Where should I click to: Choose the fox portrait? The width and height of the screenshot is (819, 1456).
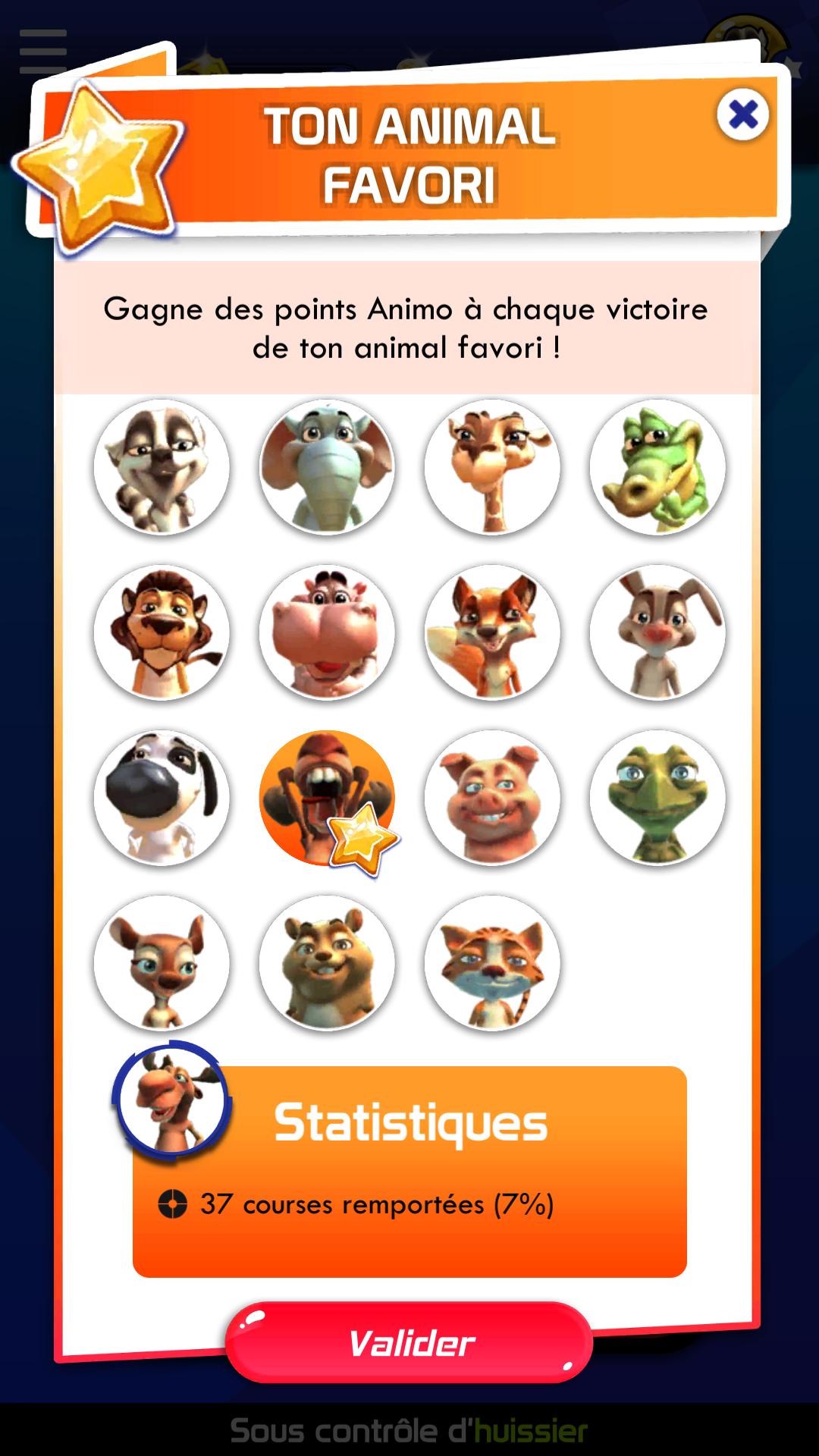(x=492, y=632)
